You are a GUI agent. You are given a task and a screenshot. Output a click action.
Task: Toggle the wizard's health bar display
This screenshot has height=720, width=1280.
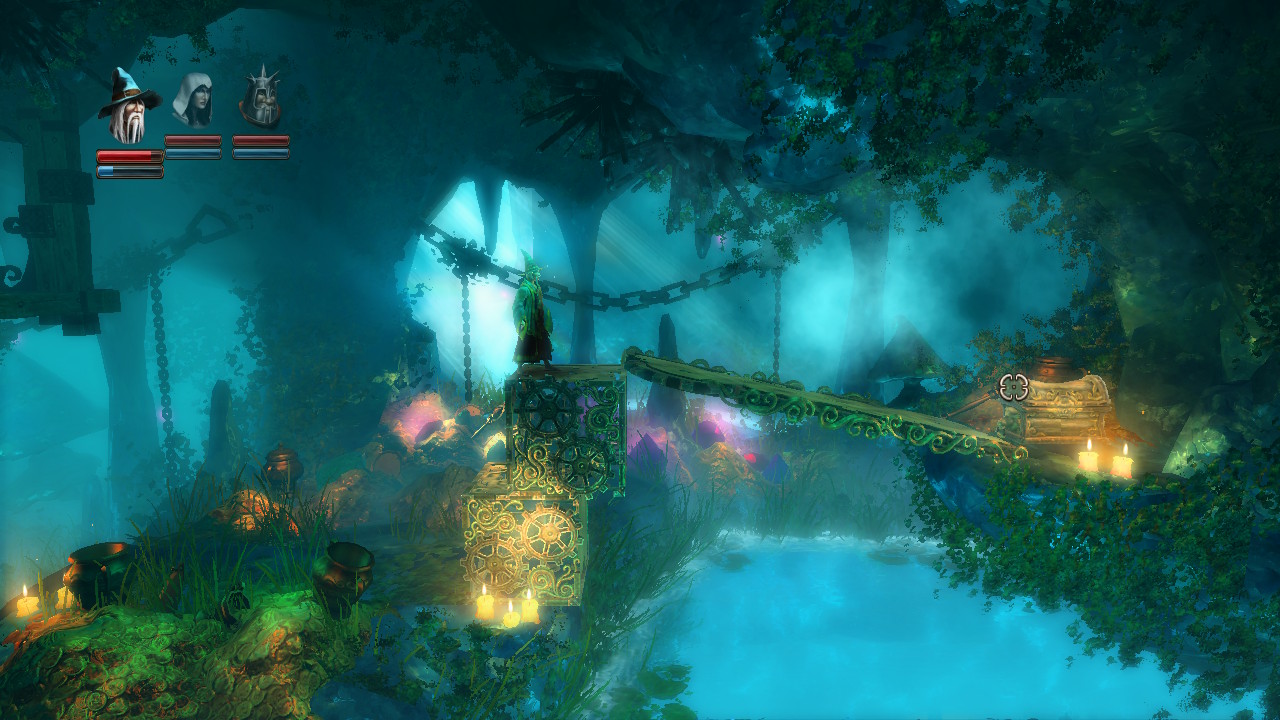128,155
